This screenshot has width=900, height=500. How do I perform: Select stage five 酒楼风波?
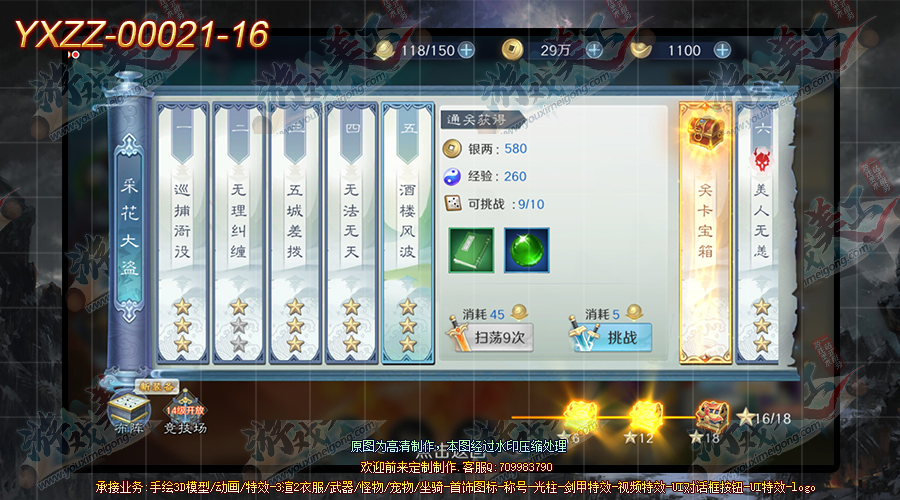click(408, 232)
